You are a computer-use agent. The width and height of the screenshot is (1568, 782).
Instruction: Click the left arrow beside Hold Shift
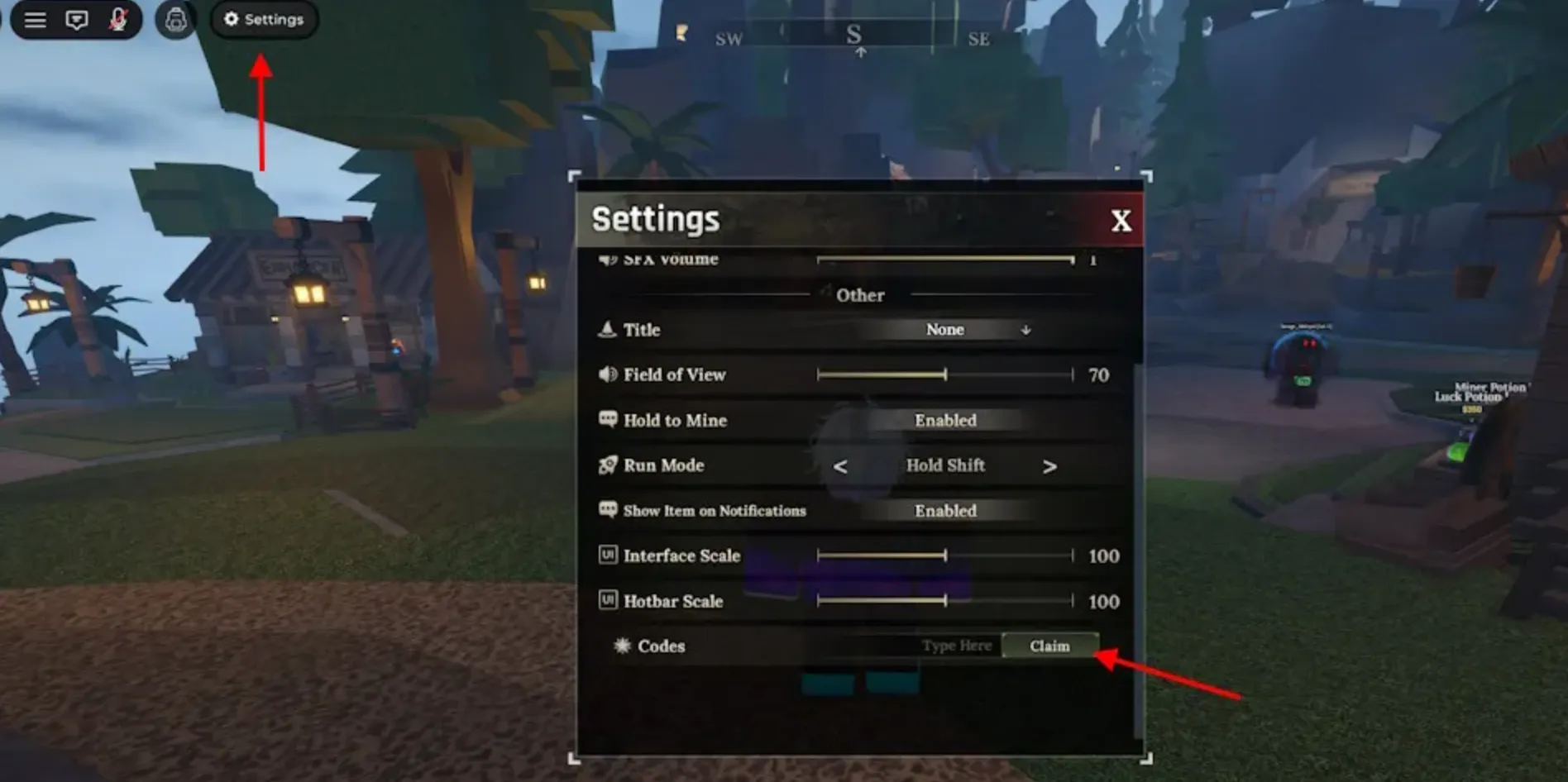tap(841, 465)
